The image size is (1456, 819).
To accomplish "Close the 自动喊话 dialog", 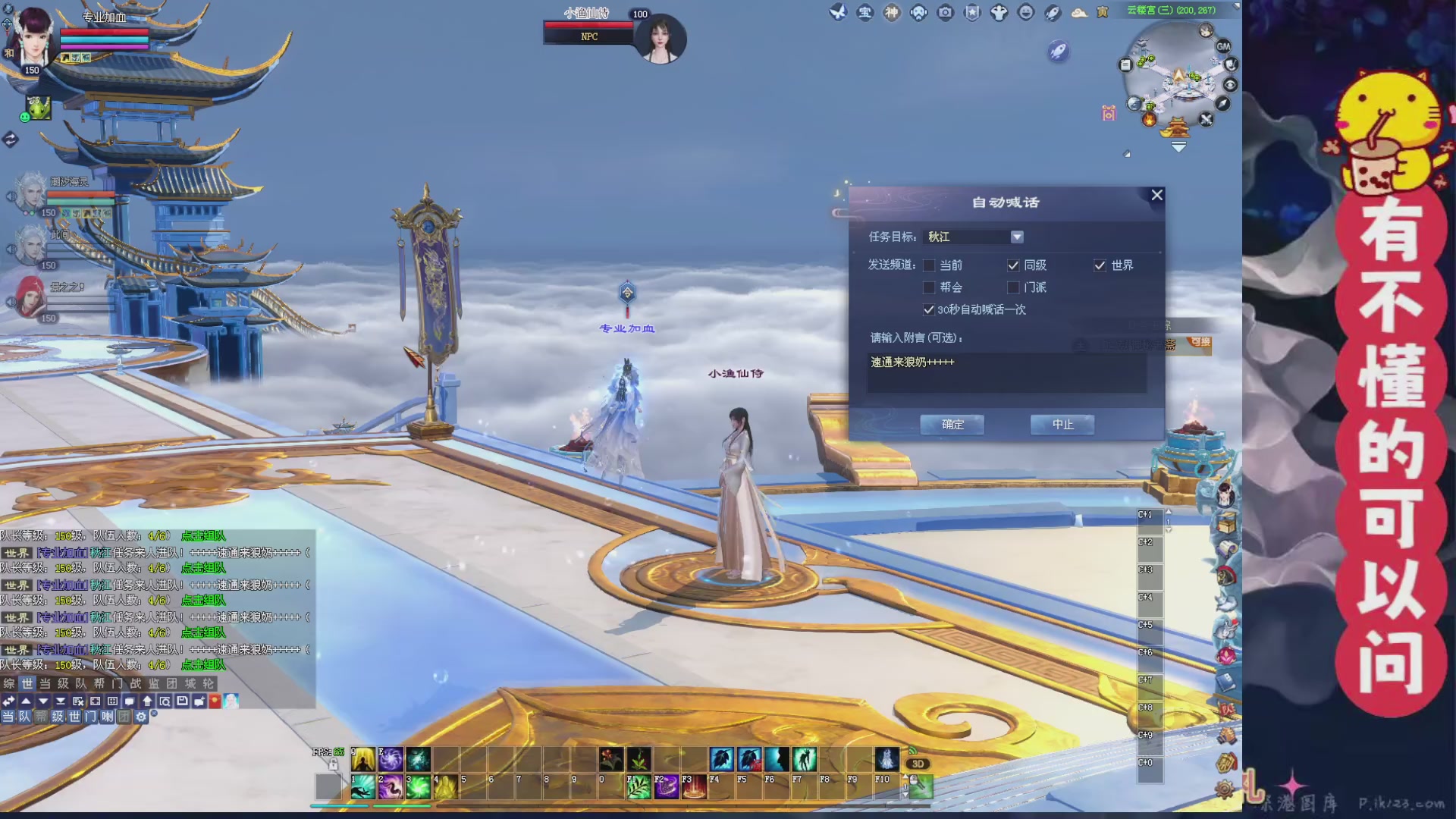I will pyautogui.click(x=1156, y=195).
